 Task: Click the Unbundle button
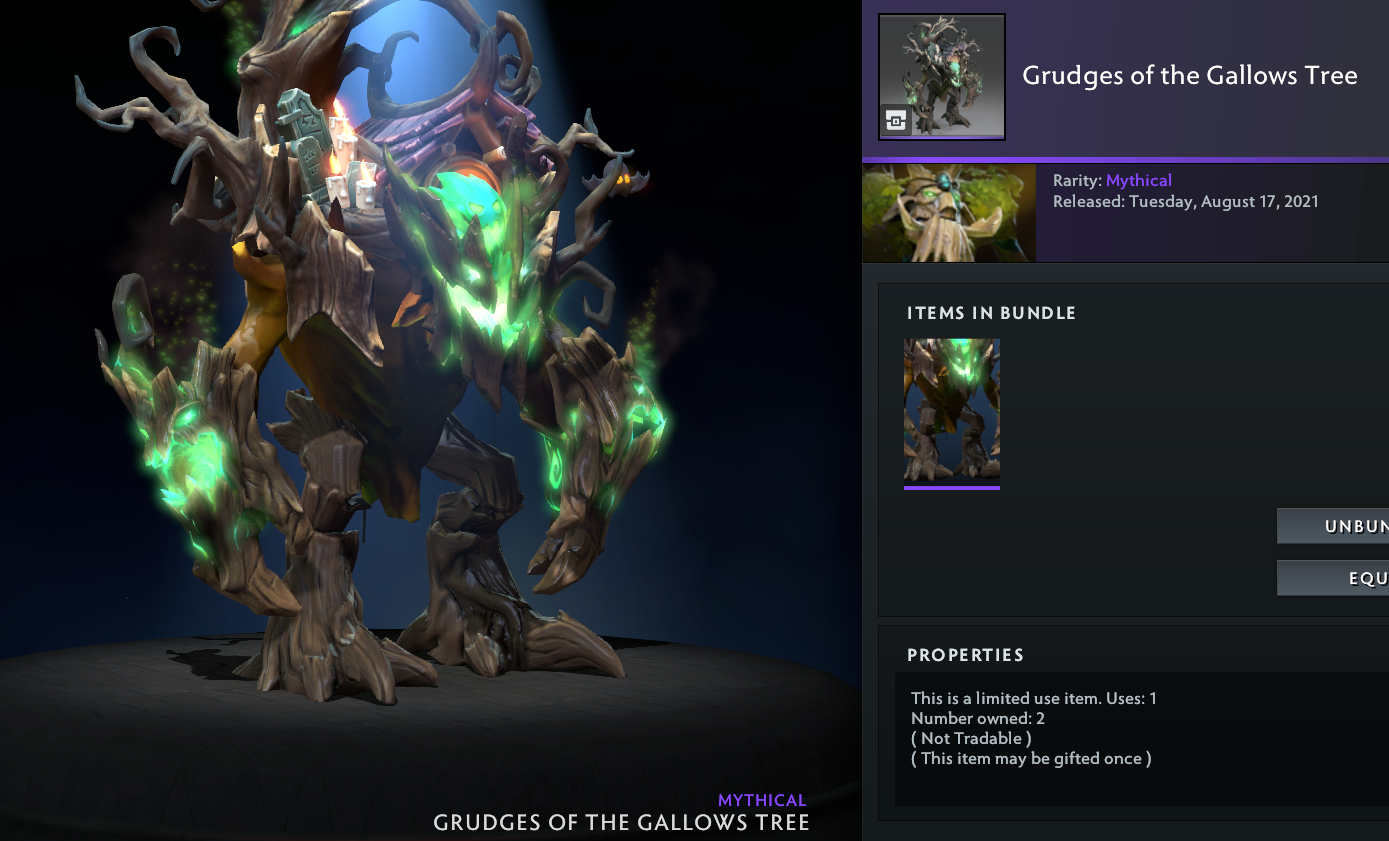click(x=1334, y=526)
